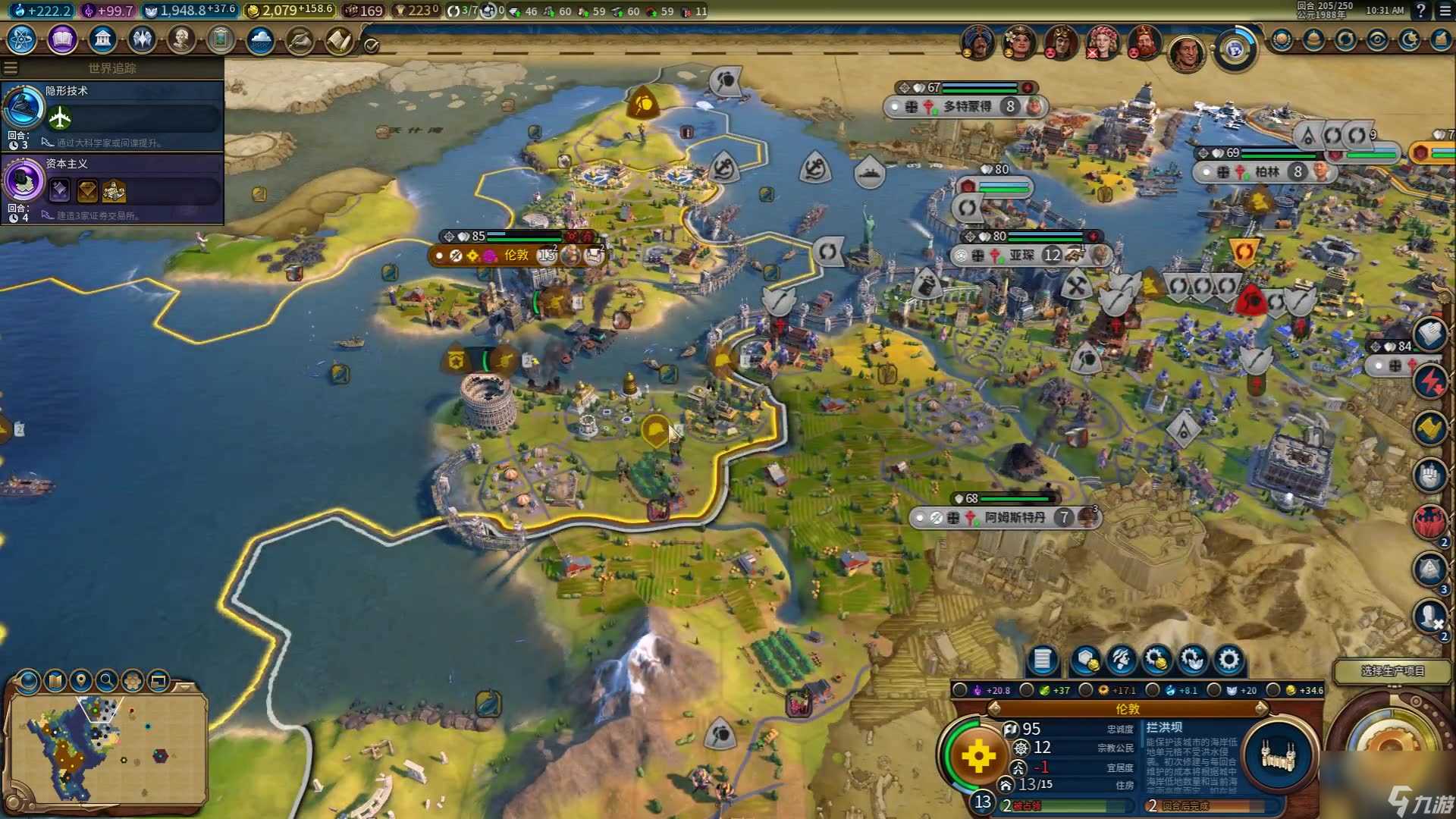
Task: Select the red-bearded crowned leader portrait
Action: pyautogui.click(x=1144, y=42)
